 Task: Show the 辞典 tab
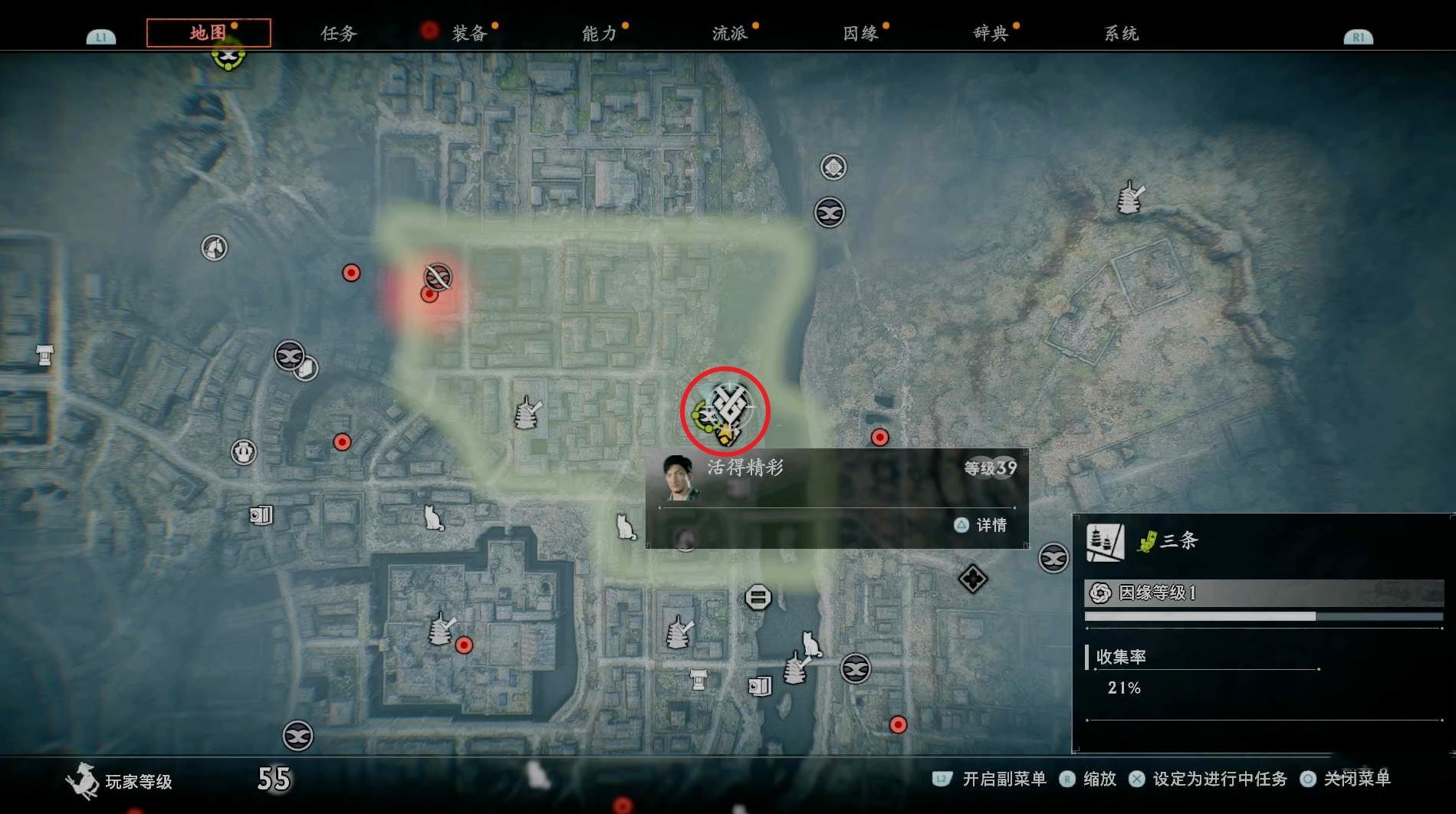[x=991, y=34]
